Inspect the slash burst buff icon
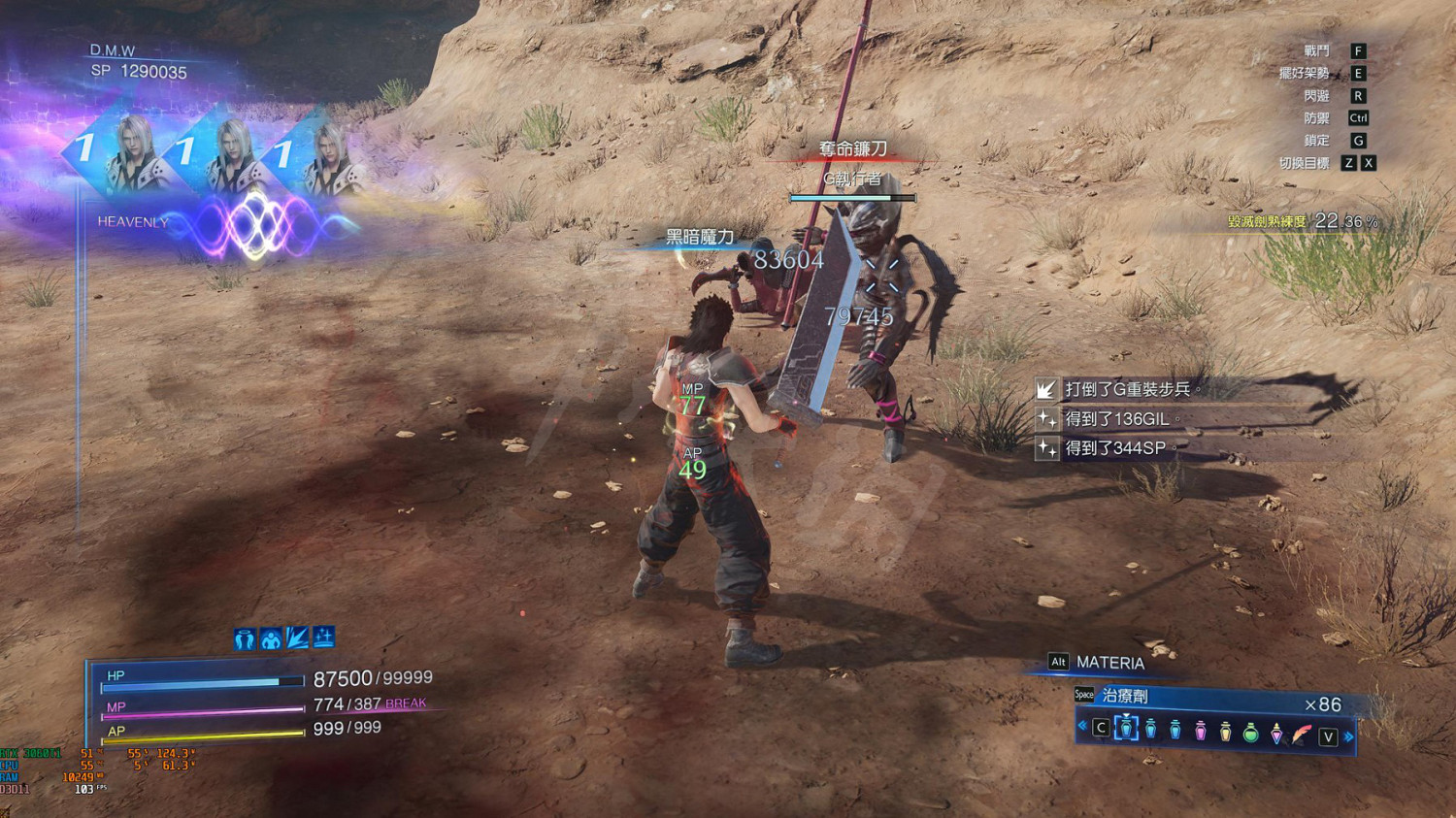1456x818 pixels. point(297,638)
